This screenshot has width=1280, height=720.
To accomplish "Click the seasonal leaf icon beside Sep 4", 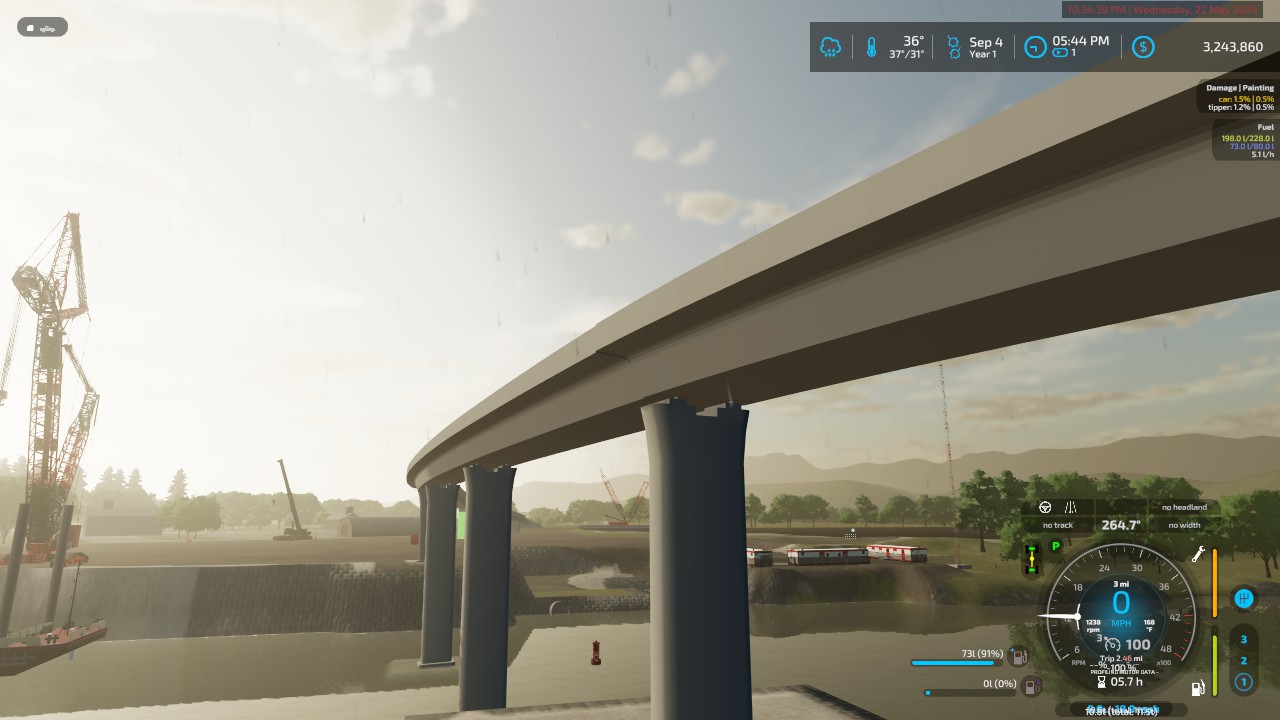I will click(953, 46).
